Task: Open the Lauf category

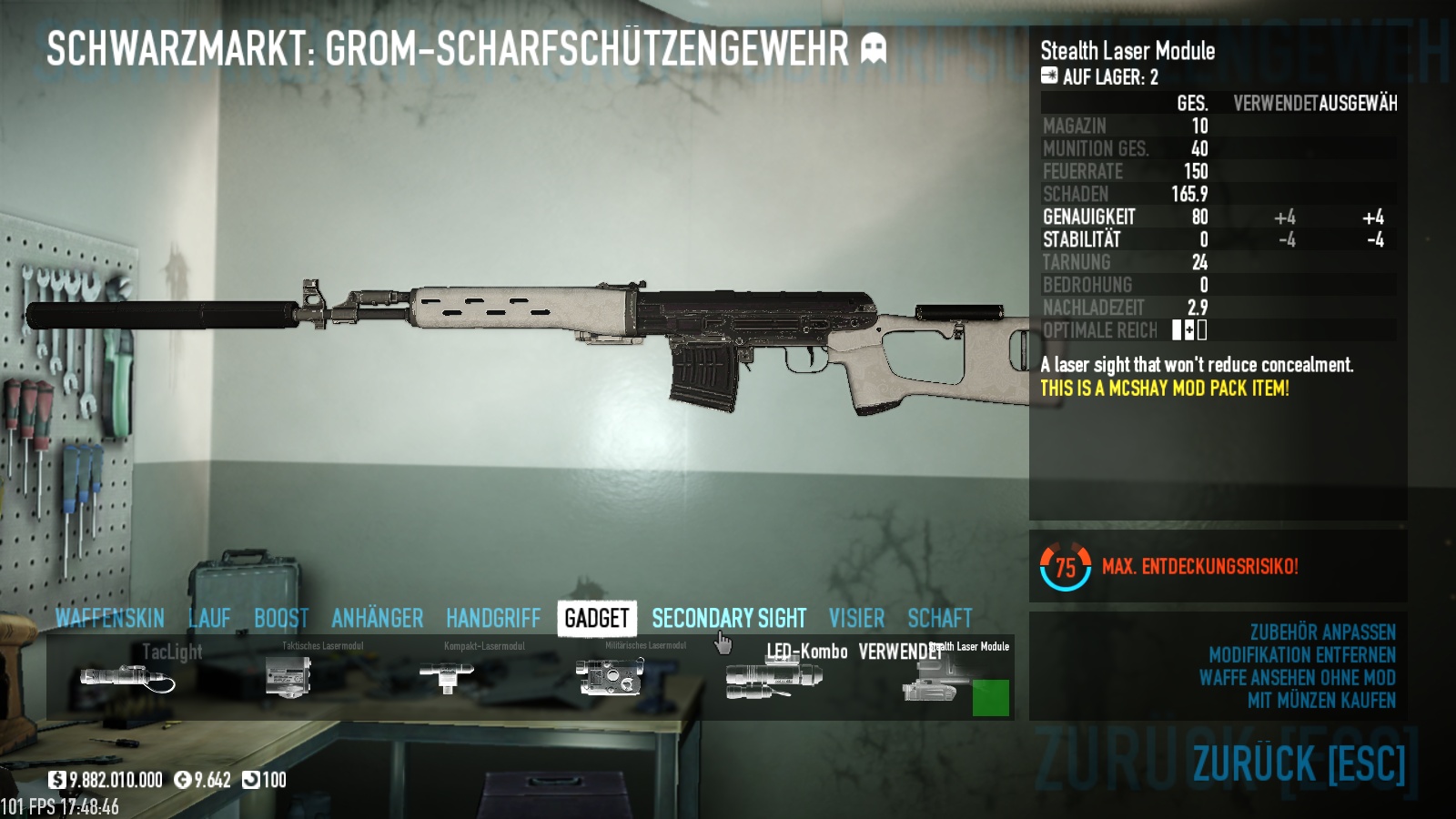Action: (209, 619)
